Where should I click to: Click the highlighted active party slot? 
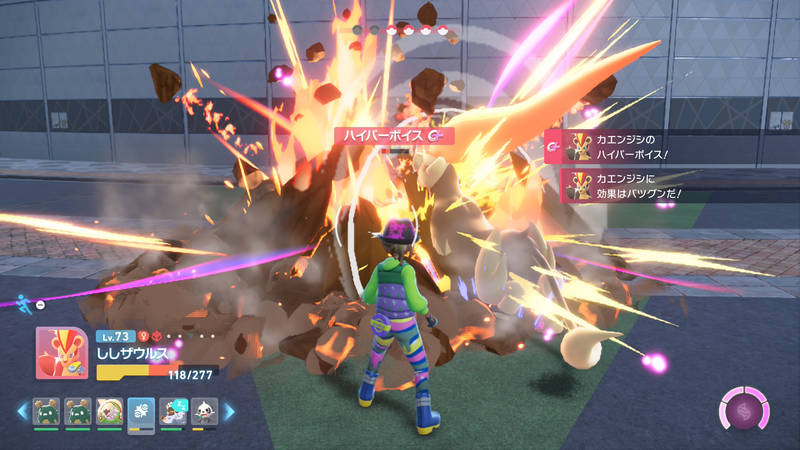141,411
